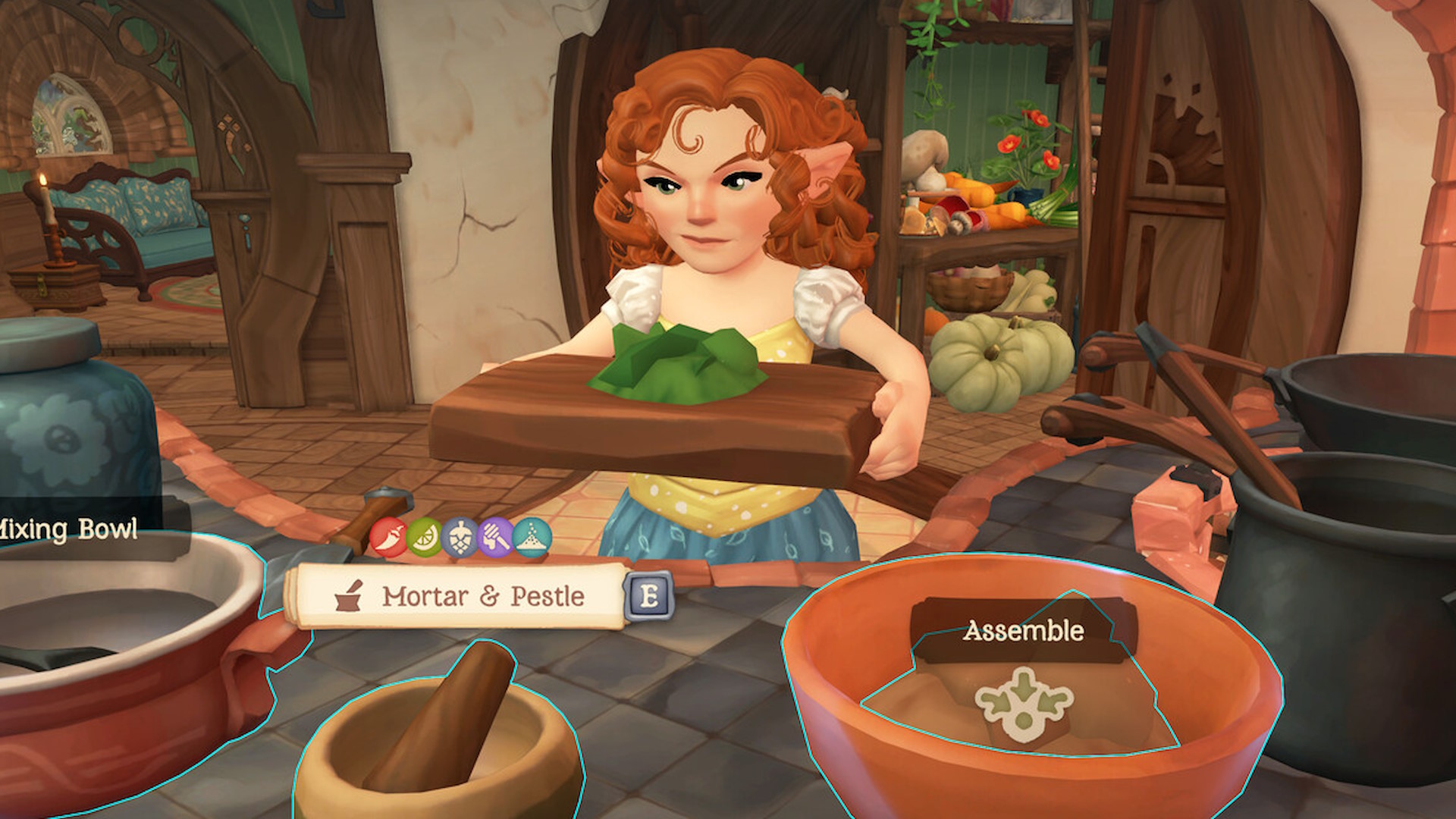The height and width of the screenshot is (819, 1456).
Task: Click the red chili pepper flavor icon
Action: click(388, 538)
